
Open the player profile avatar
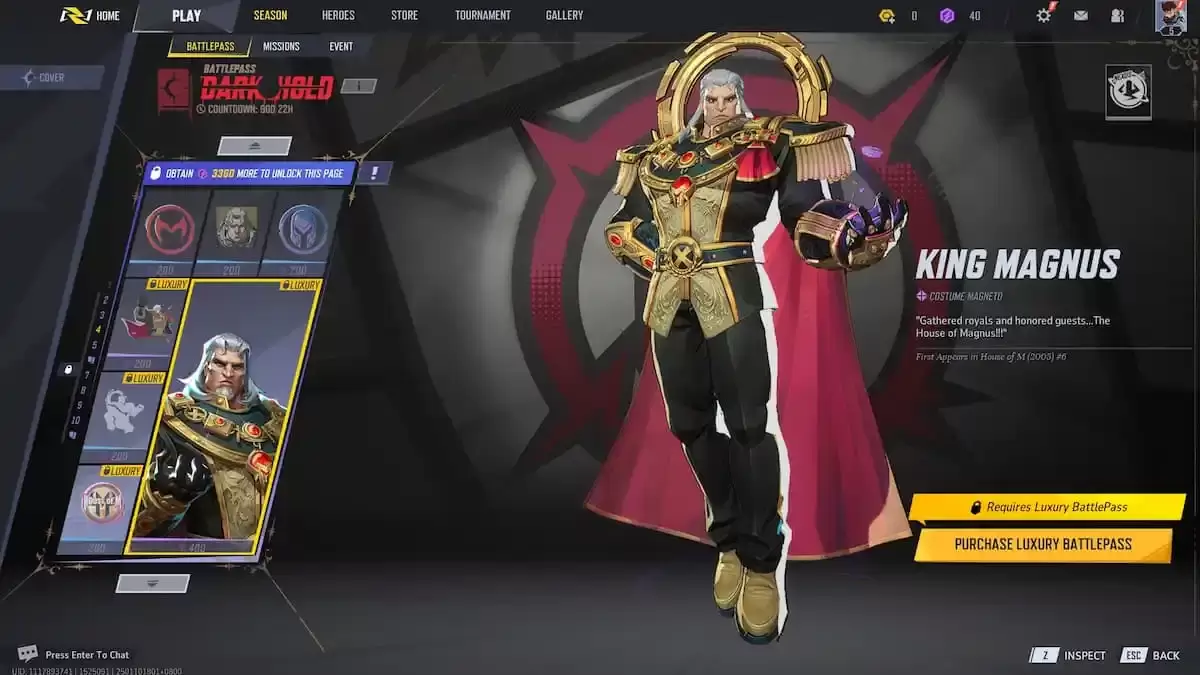(1170, 16)
